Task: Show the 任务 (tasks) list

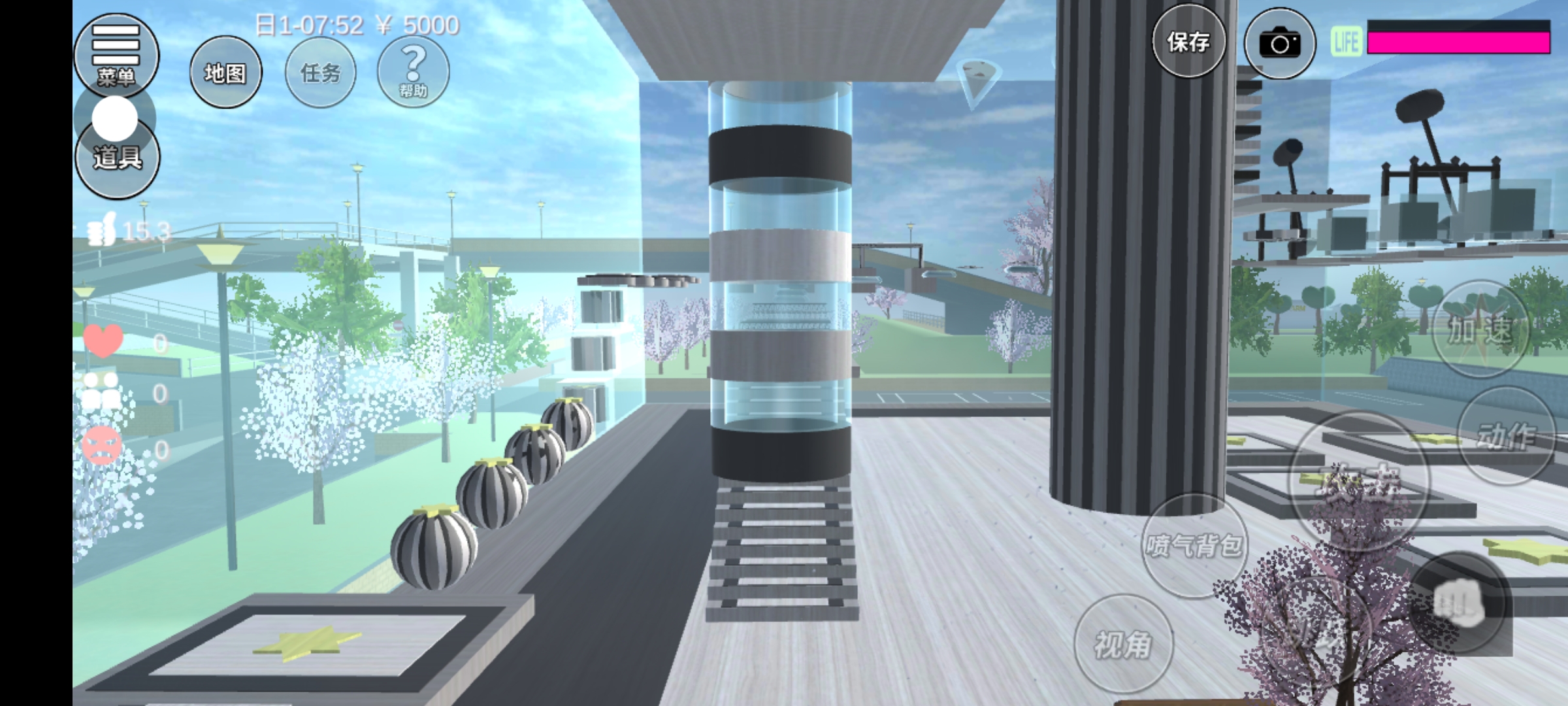Action: pos(321,73)
